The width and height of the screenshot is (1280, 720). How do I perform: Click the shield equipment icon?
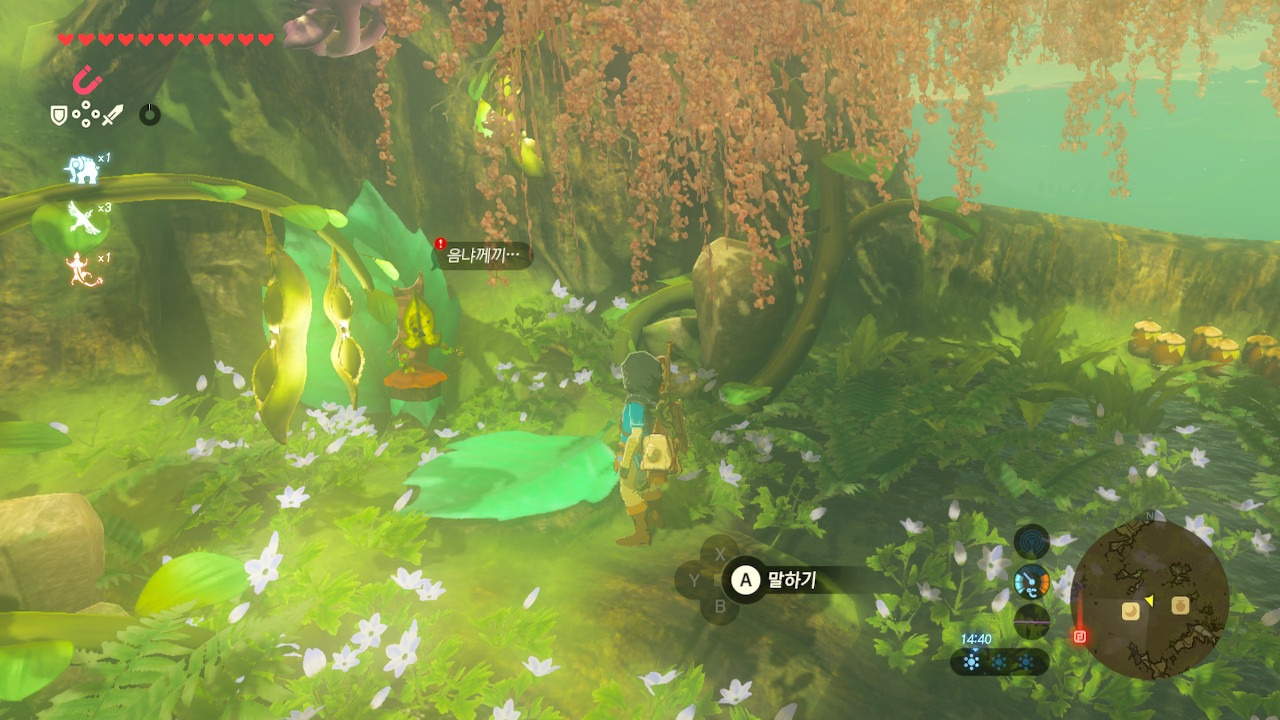[59, 115]
